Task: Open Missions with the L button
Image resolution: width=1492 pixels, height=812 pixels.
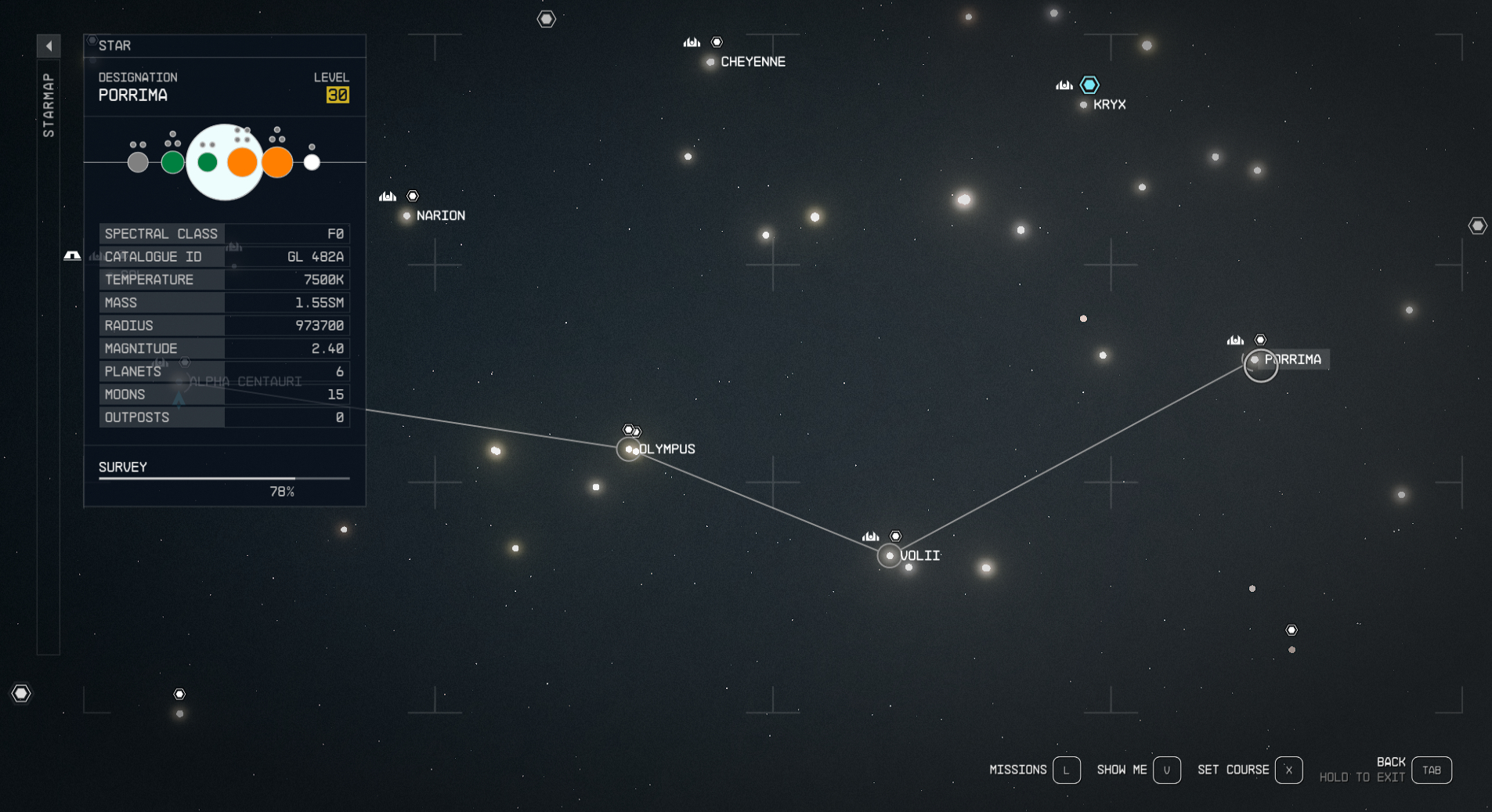Action: click(x=1067, y=770)
